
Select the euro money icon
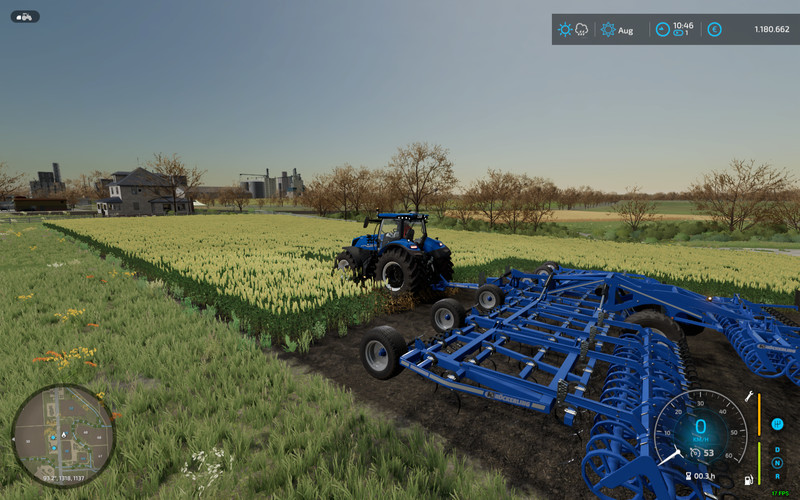[714, 30]
